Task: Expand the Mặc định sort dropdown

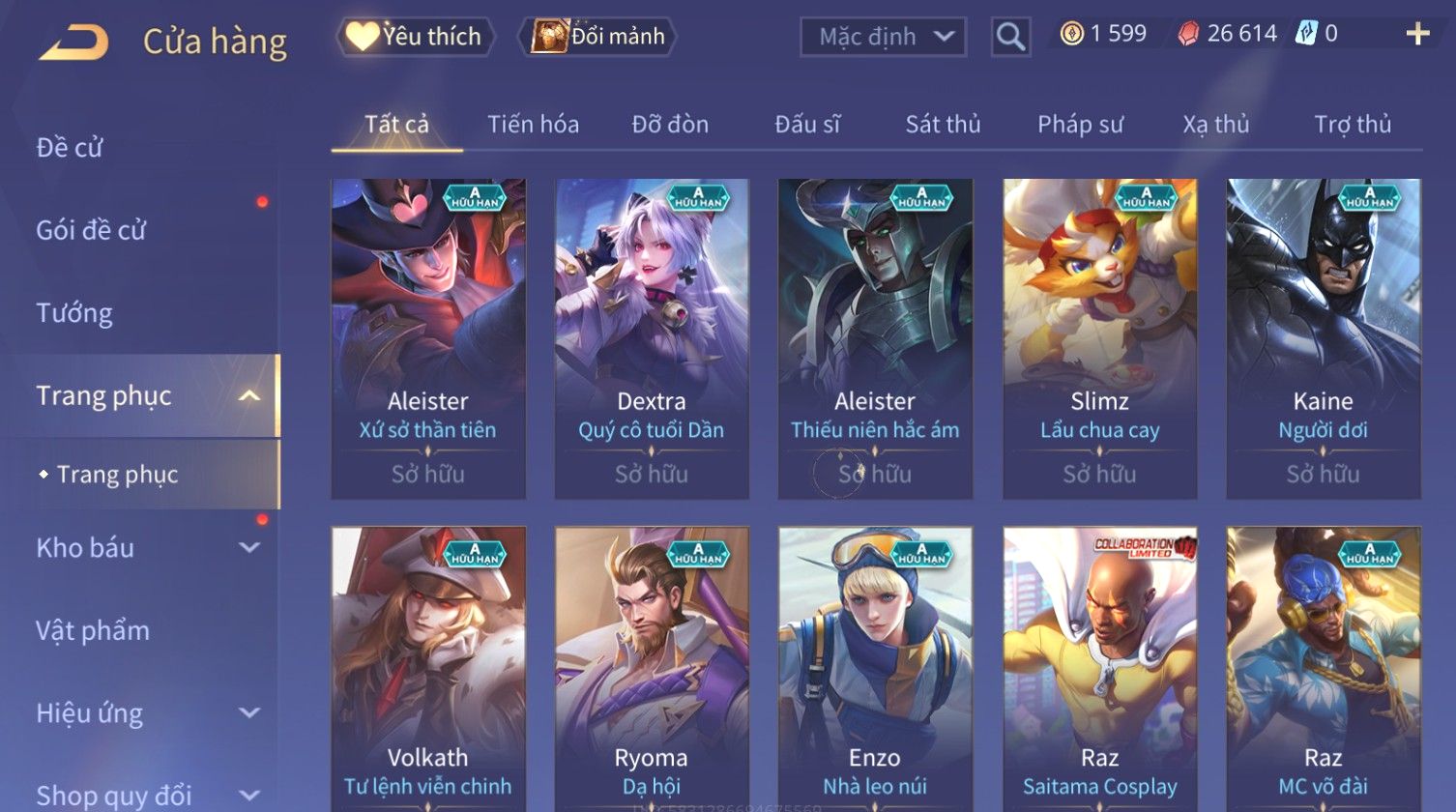Action: tap(884, 38)
